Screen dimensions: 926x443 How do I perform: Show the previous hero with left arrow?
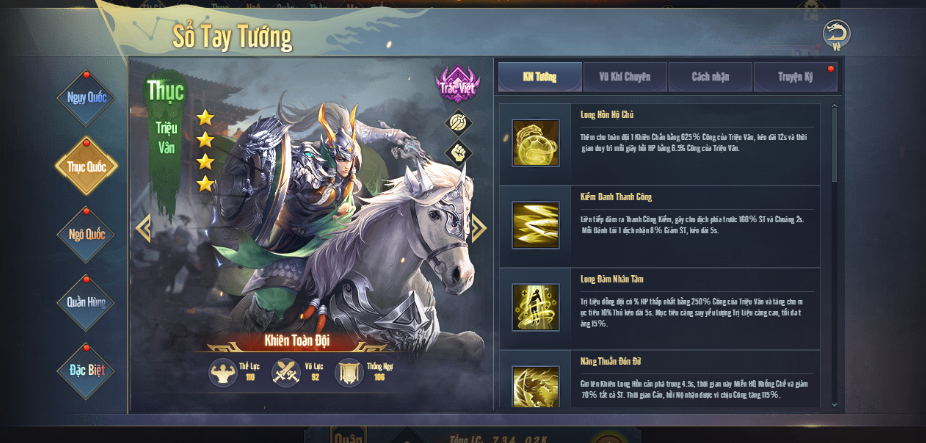pyautogui.click(x=143, y=228)
